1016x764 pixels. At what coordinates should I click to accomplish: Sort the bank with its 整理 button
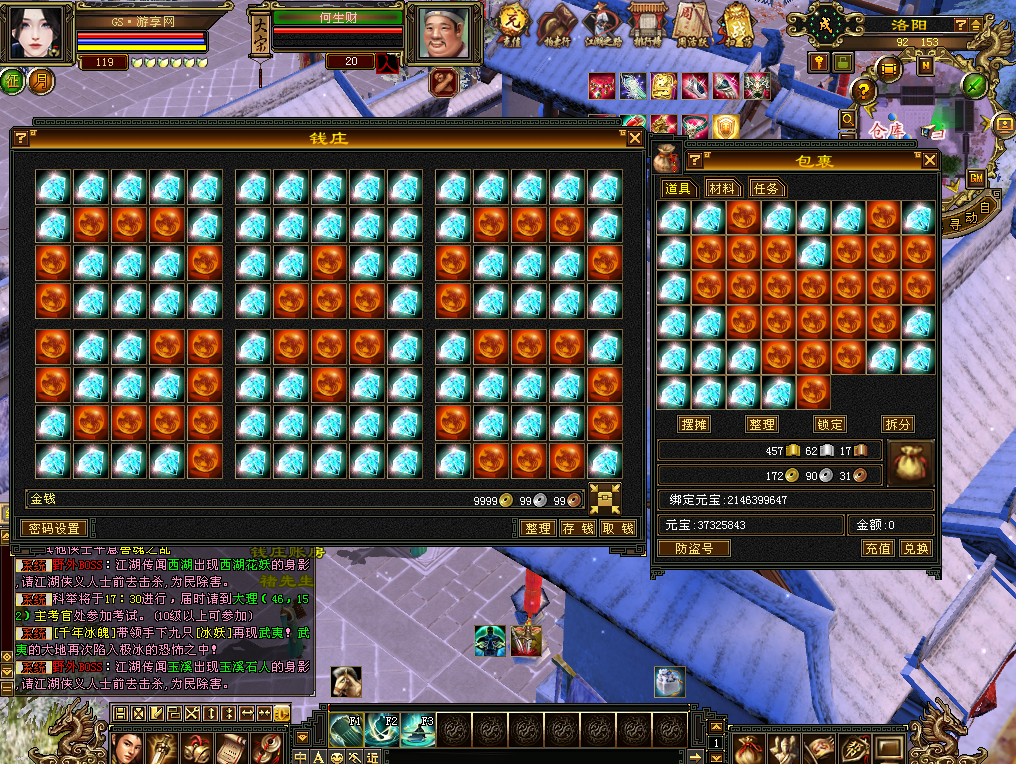point(538,528)
